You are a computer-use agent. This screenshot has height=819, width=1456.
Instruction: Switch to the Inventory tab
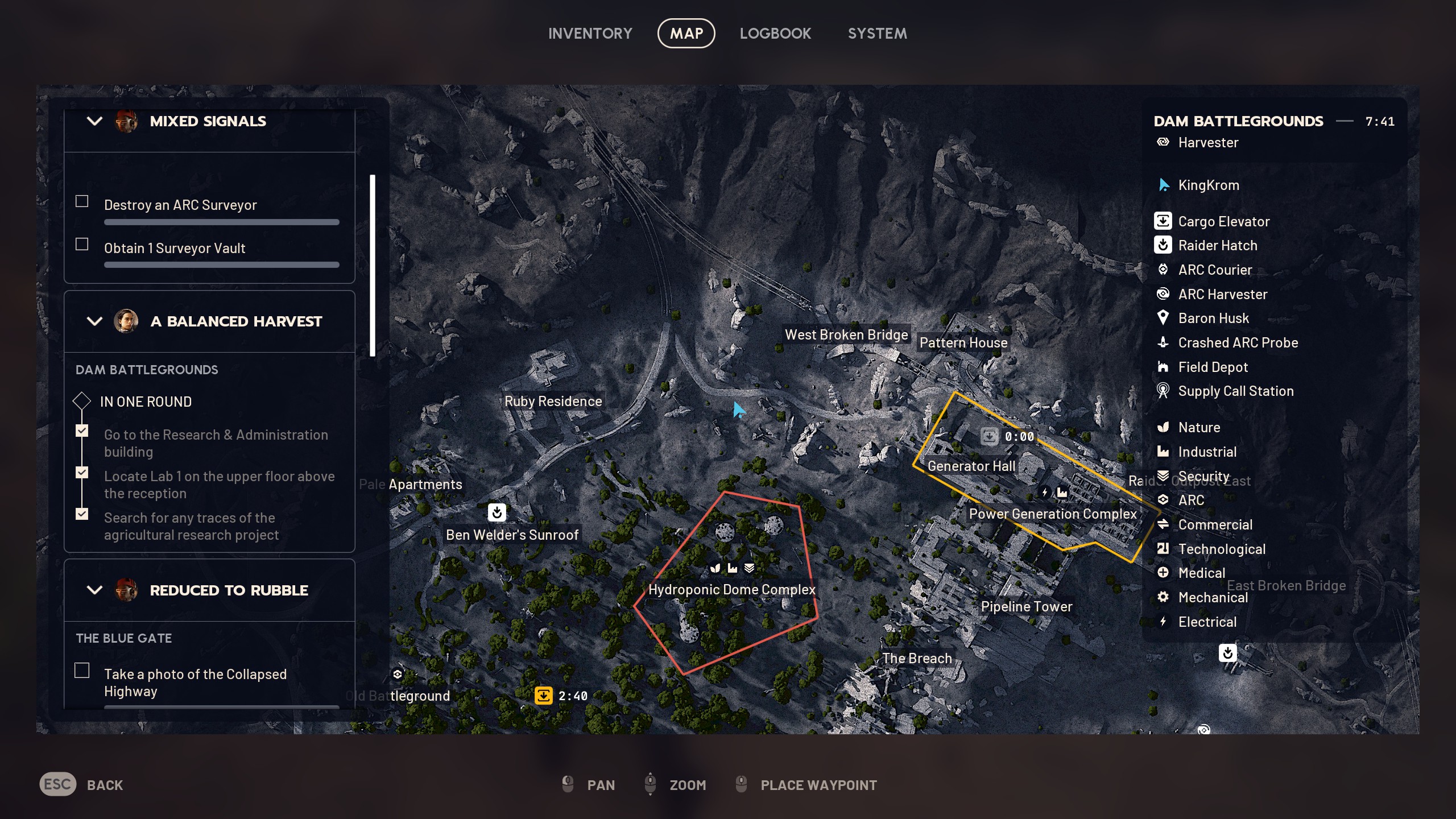point(590,33)
